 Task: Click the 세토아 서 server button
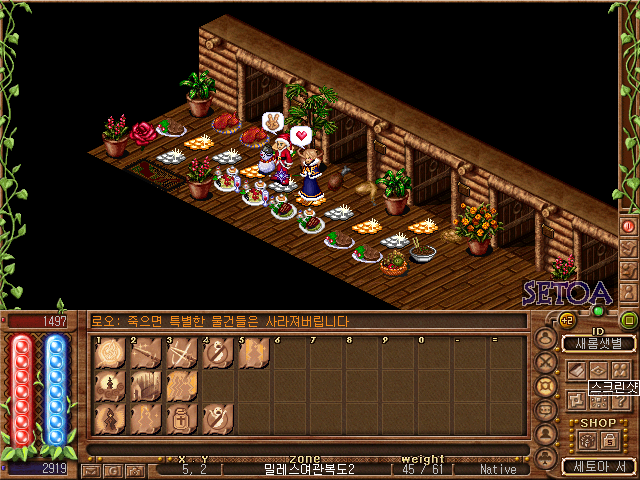coord(598,466)
